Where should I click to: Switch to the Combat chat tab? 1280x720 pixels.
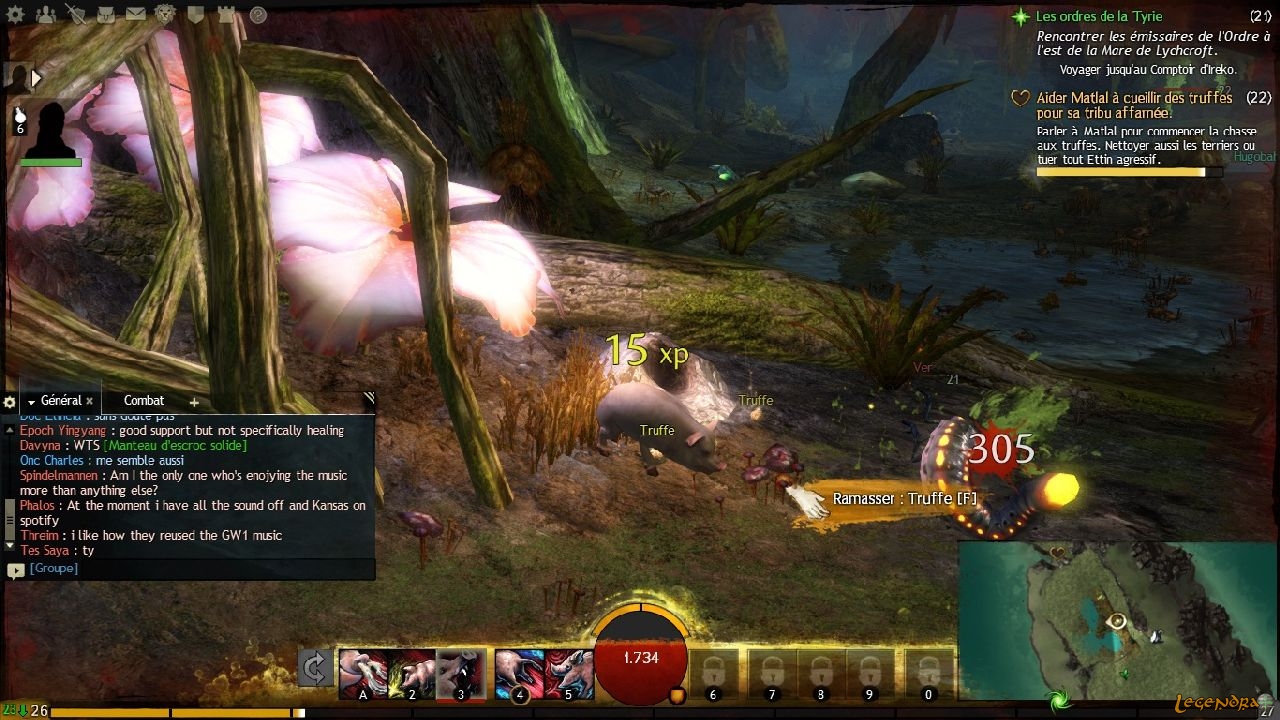tap(144, 401)
